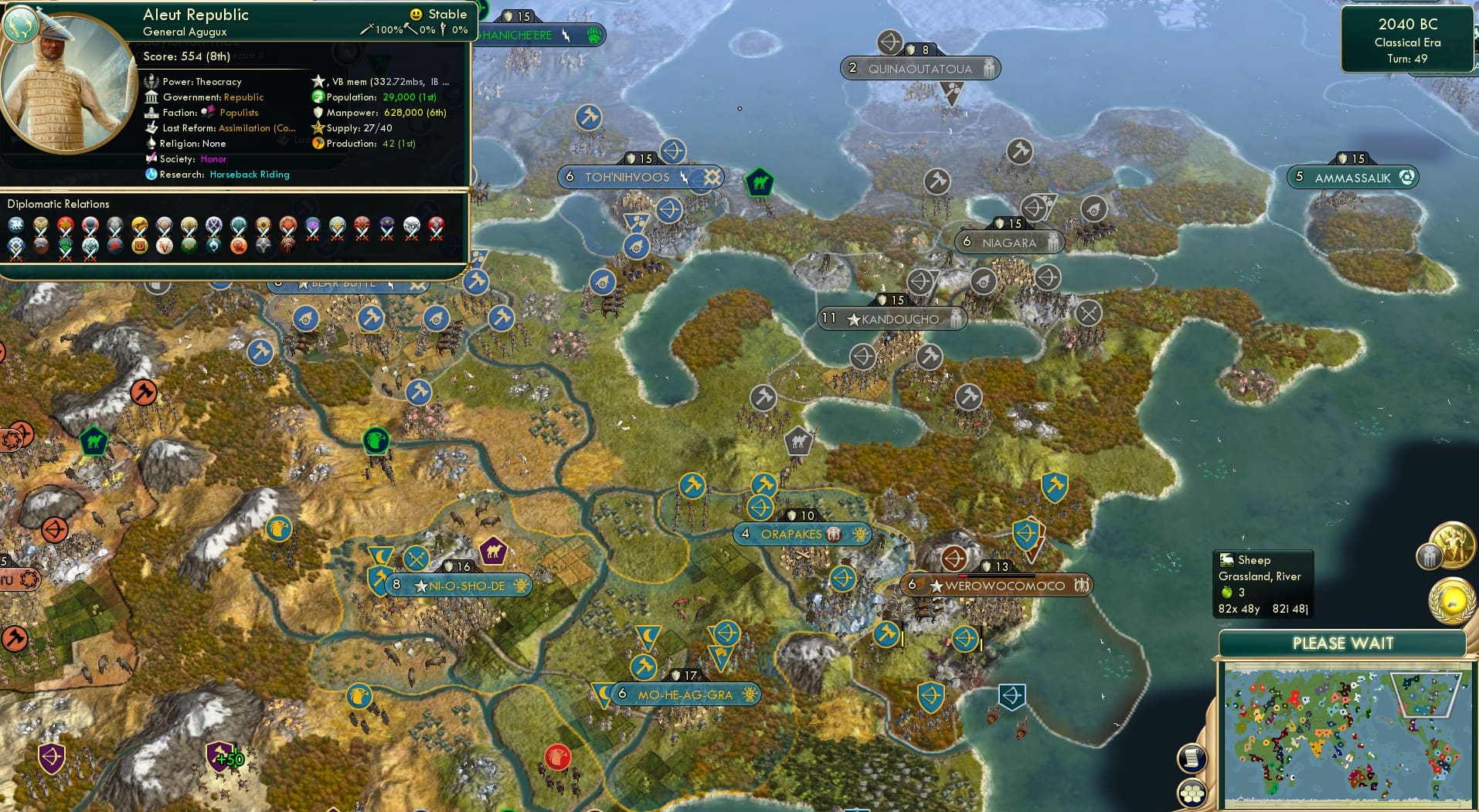Click the Theocracy power eagle icon
Viewport: 1479px width, 812px height.
click(x=151, y=81)
